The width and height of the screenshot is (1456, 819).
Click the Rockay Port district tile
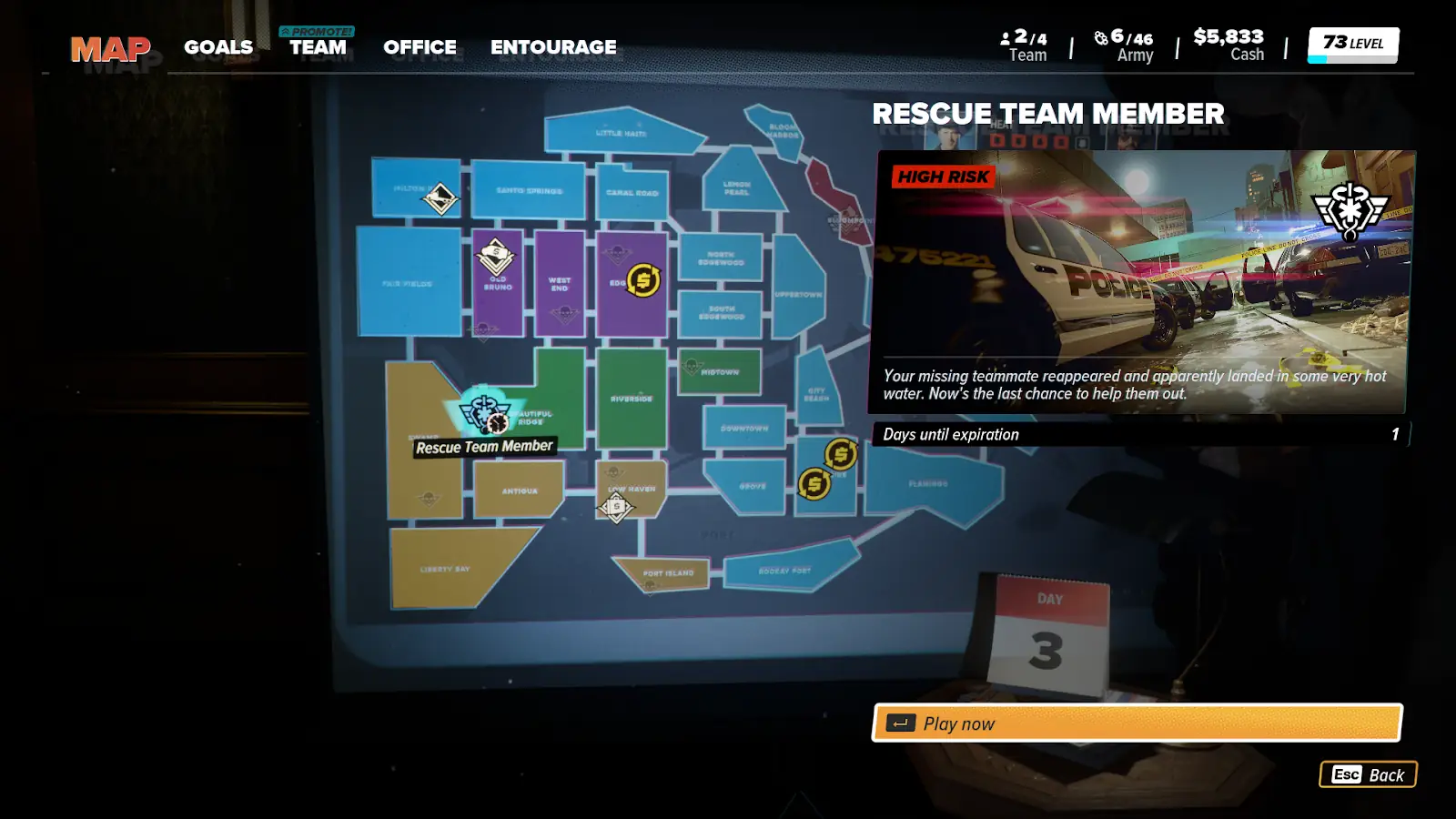click(x=784, y=571)
